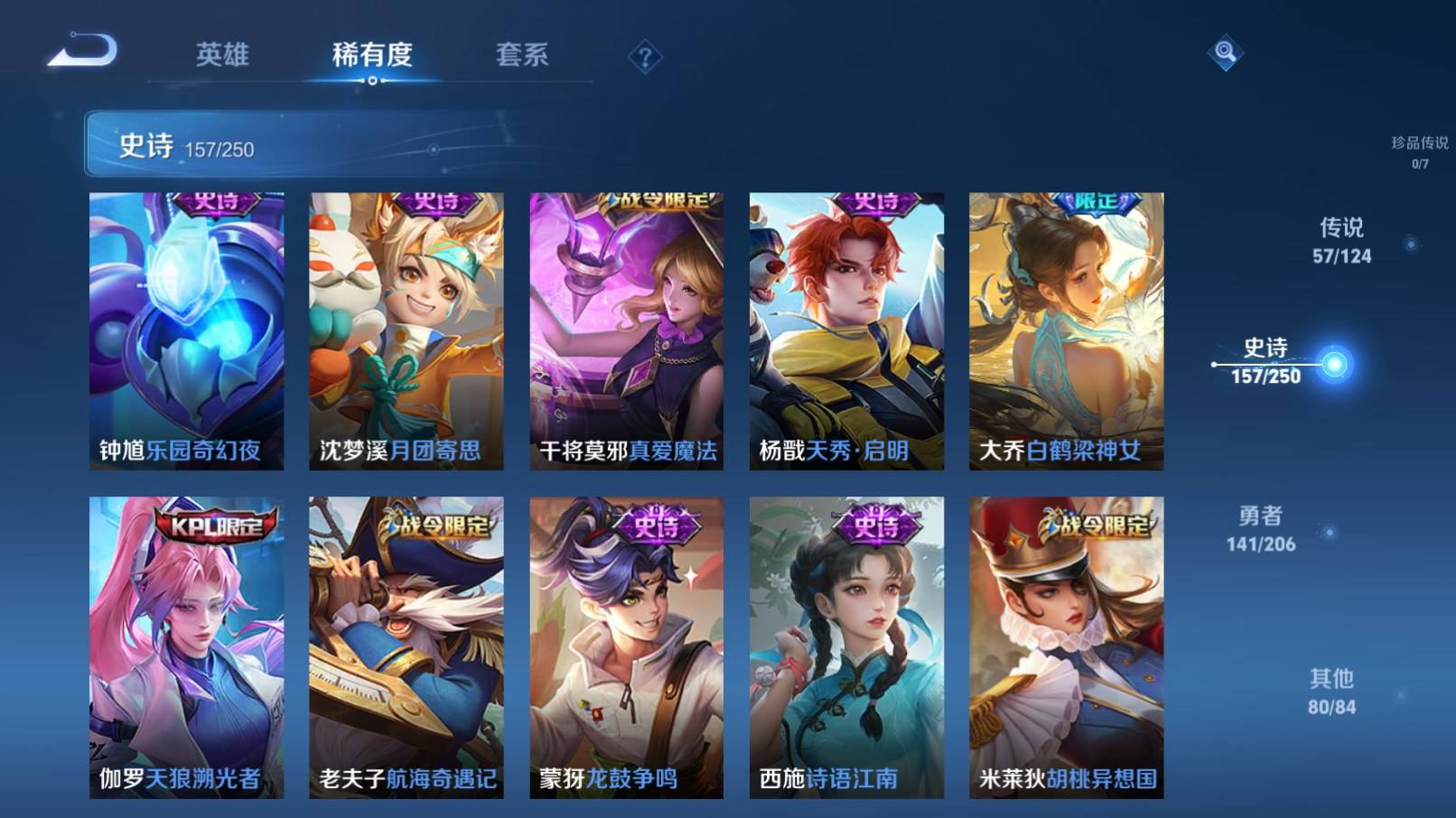The image size is (1456, 818).
Task: View the 干将莫邪 真爱魔法 skin
Action: point(627,330)
